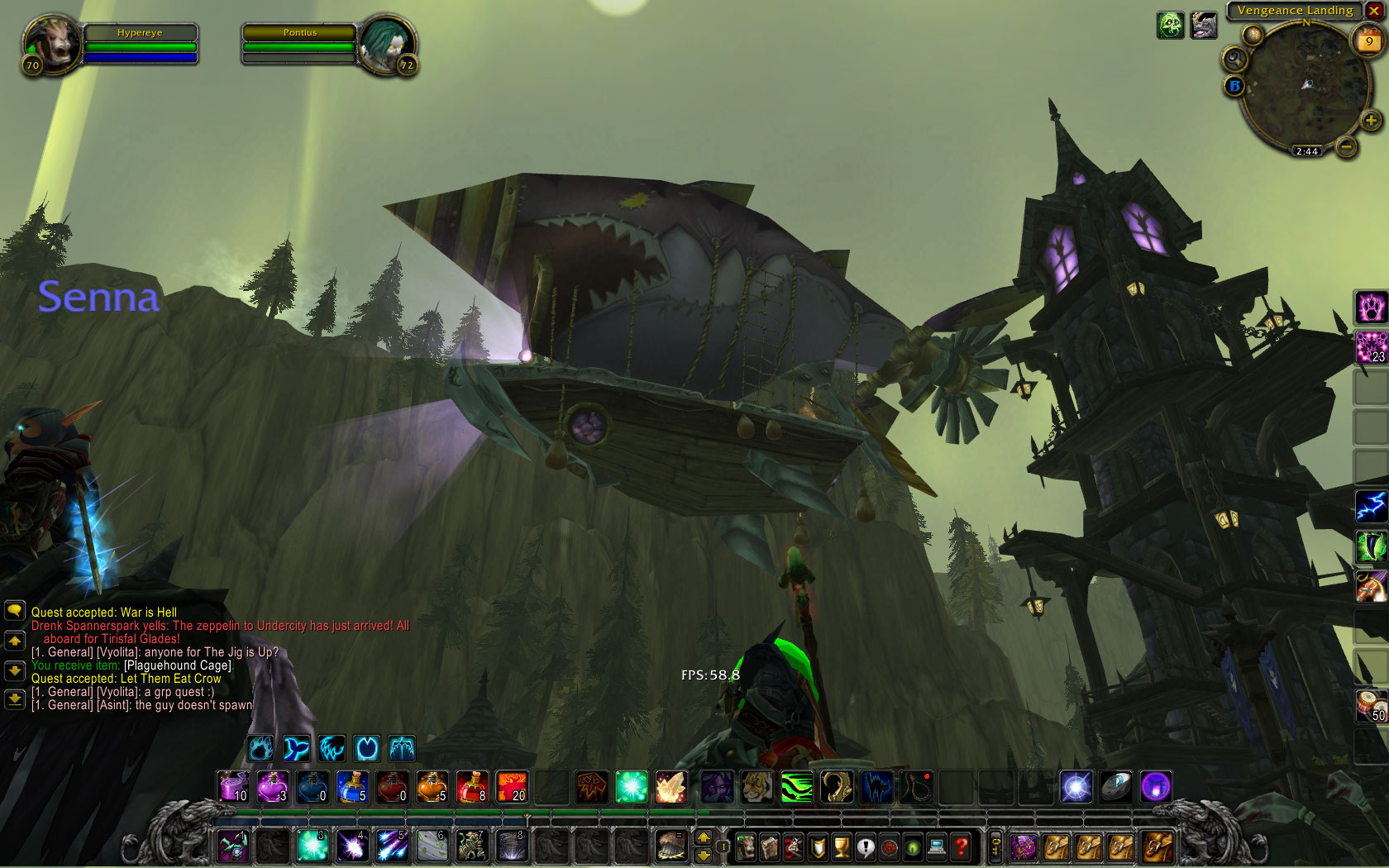Image resolution: width=1389 pixels, height=868 pixels.
Task: Open the purple backpack bag
Action: [1024, 847]
